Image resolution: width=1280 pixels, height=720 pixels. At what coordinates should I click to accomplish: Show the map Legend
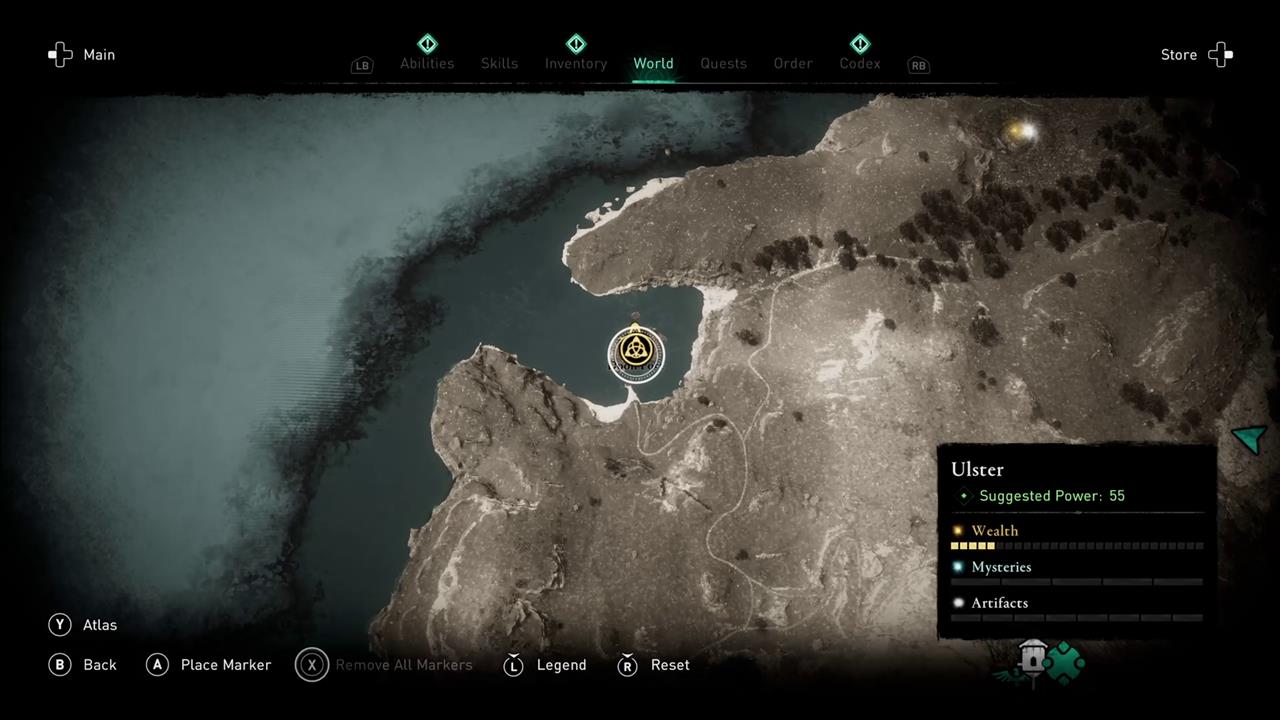pos(546,665)
